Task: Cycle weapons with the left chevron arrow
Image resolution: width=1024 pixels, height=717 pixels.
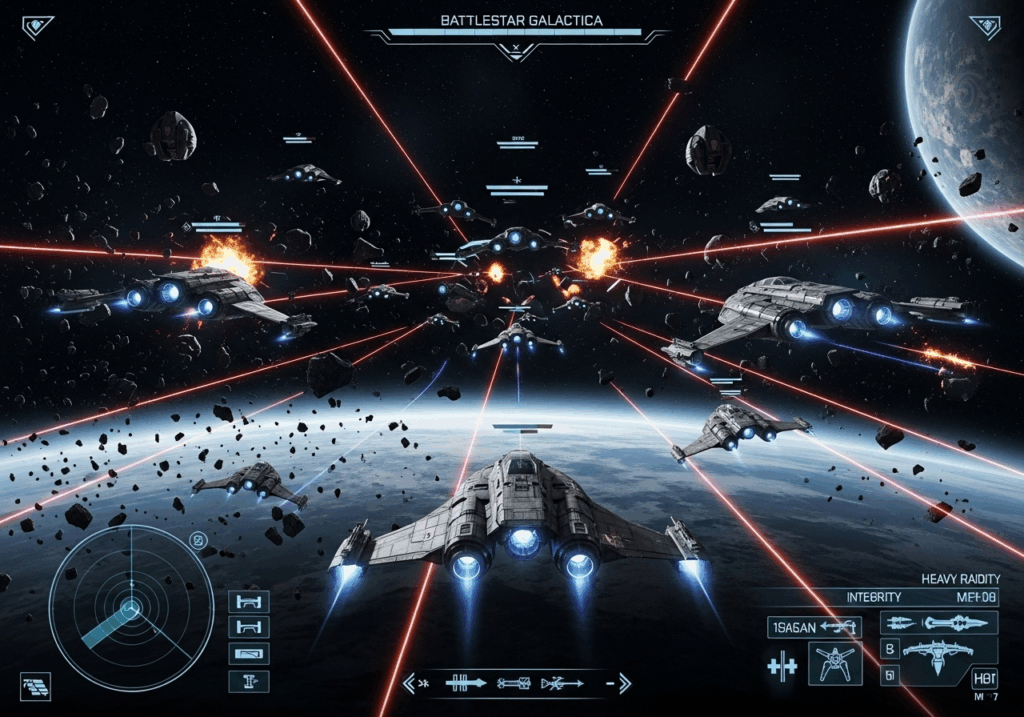Action: [x=408, y=684]
